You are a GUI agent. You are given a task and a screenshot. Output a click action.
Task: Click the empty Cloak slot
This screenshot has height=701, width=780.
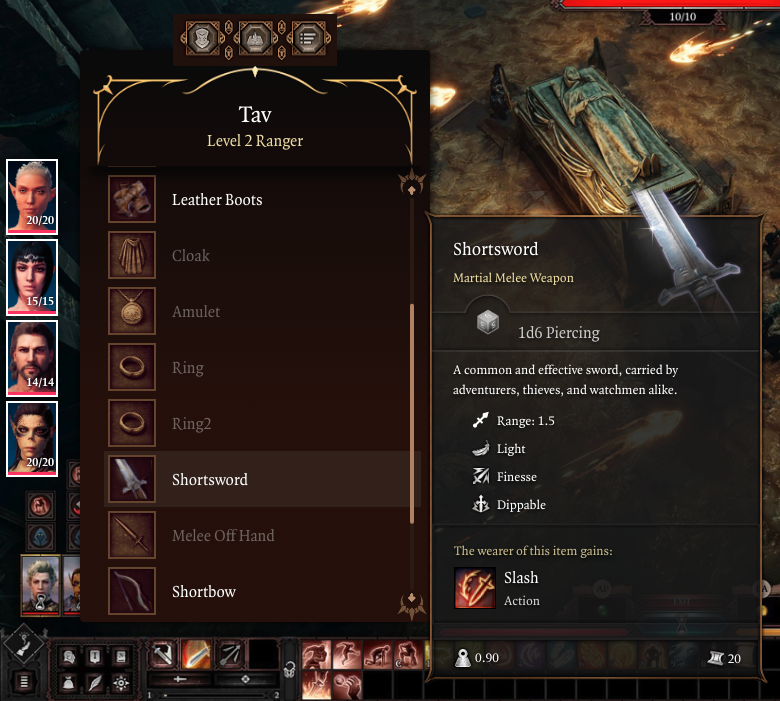(x=132, y=256)
